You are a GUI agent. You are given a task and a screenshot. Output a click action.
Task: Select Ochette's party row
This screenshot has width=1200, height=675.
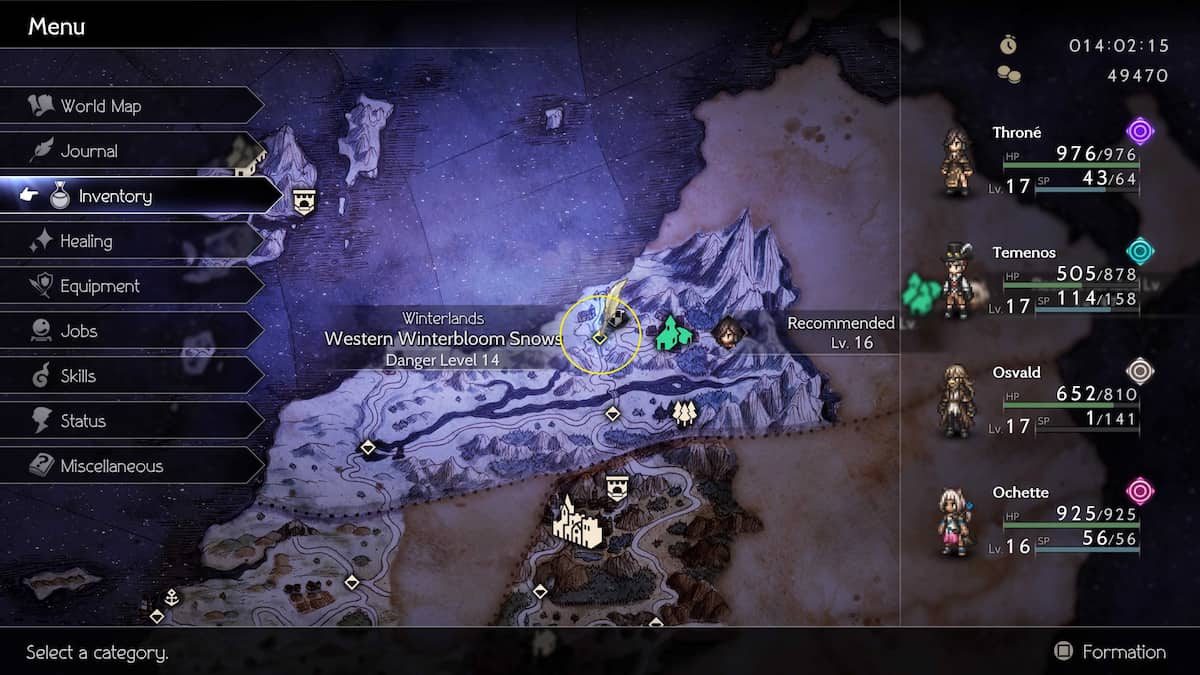pos(1040,520)
